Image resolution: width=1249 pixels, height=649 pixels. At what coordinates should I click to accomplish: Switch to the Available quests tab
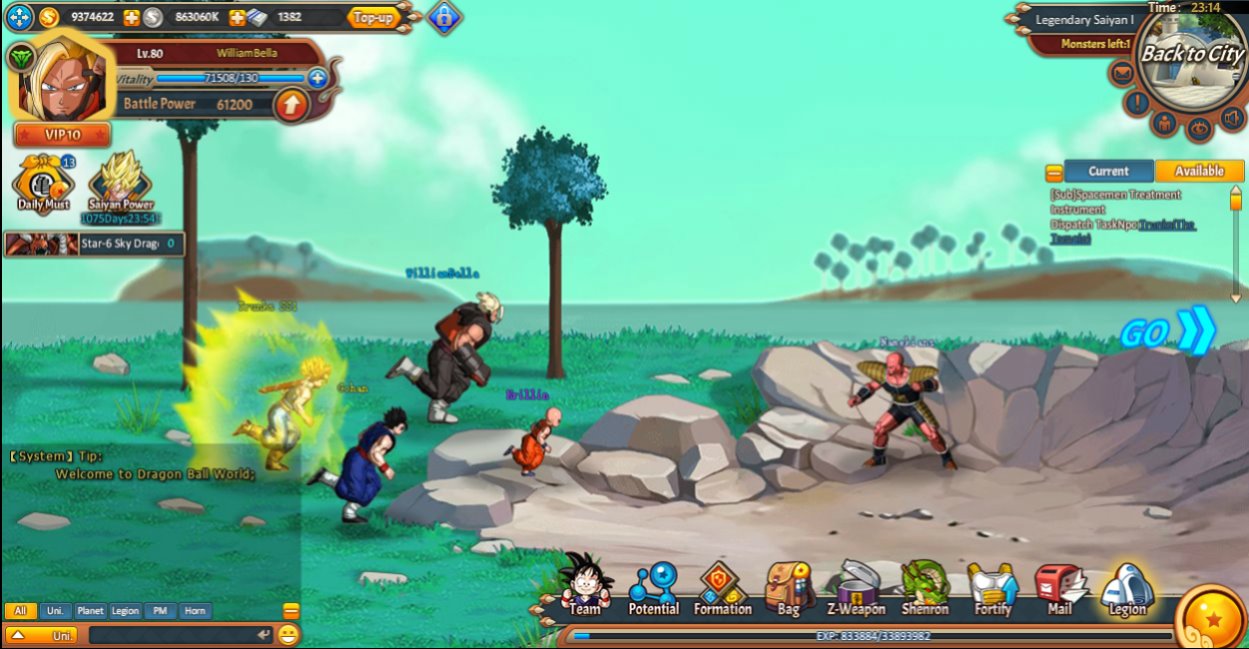pyautogui.click(x=1199, y=171)
